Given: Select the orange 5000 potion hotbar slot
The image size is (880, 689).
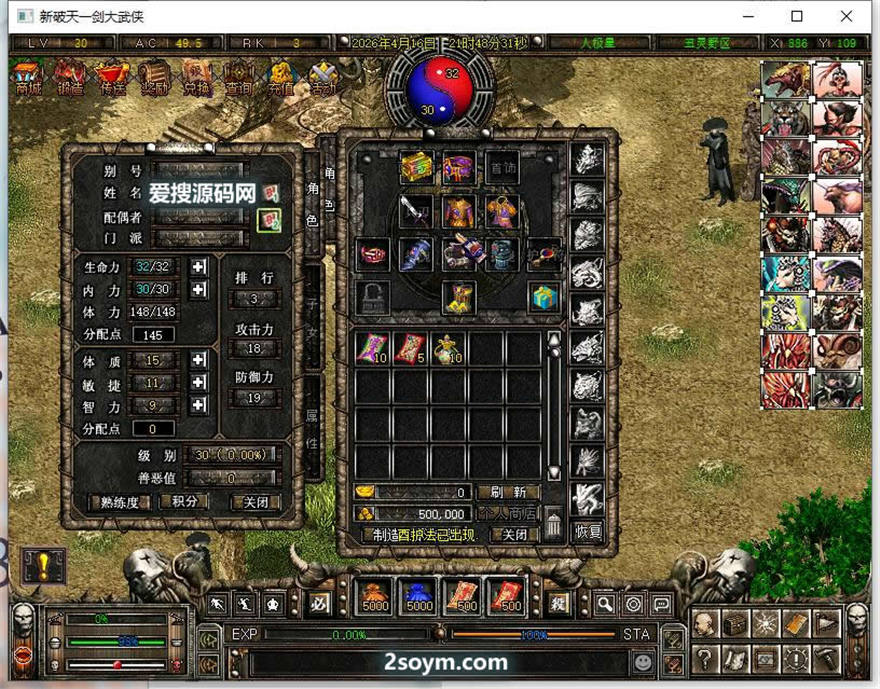Looking at the screenshot, I should point(375,598).
